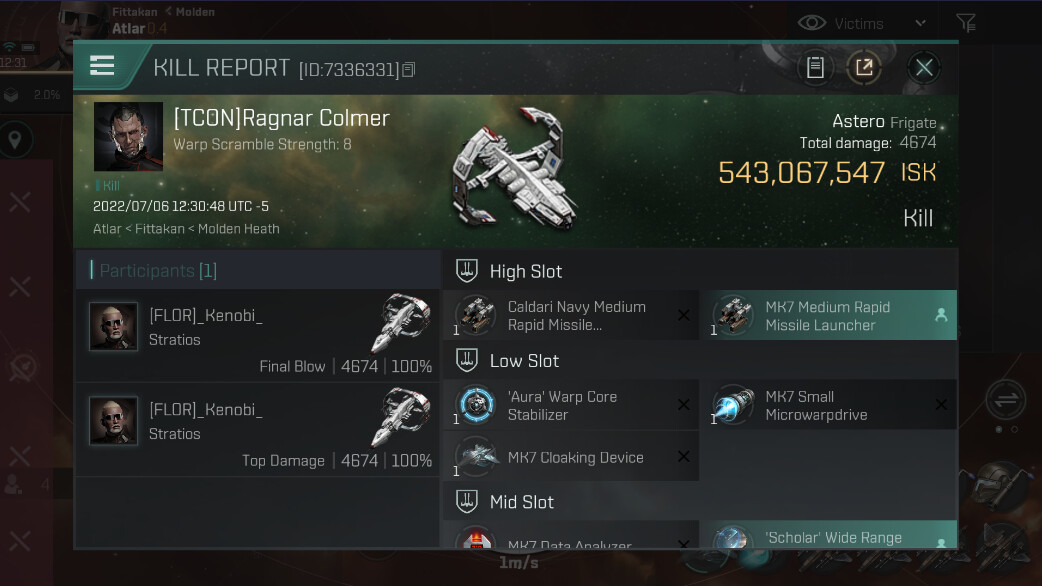The image size is (1042, 586).
Task: Inspect the MK7 Small Microwarpdrive module
Action: (x=829, y=405)
